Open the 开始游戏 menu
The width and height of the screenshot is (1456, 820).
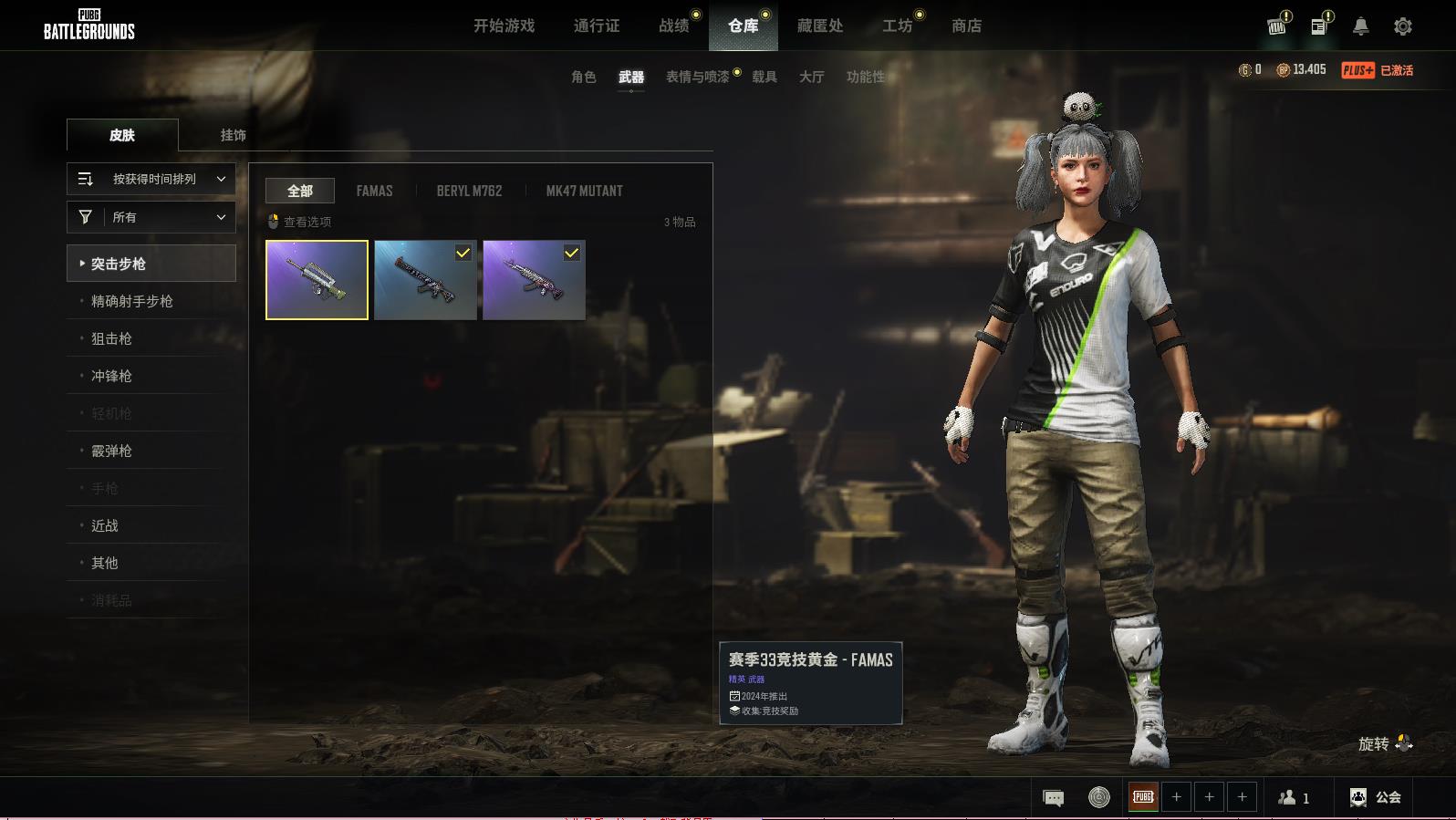504,26
